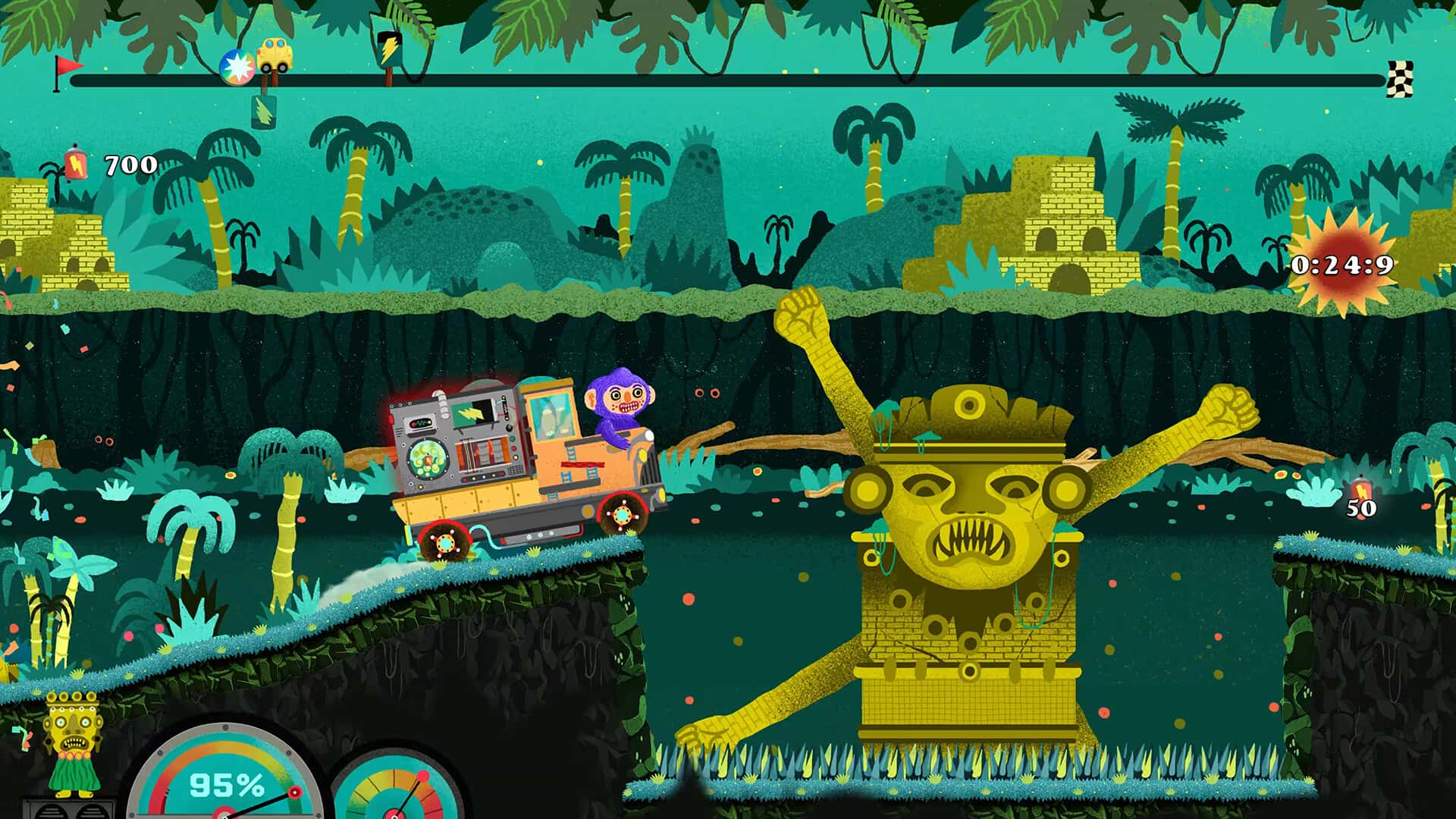Click the lightning battery icon next to 700
The height and width of the screenshot is (819, 1456).
(76, 163)
